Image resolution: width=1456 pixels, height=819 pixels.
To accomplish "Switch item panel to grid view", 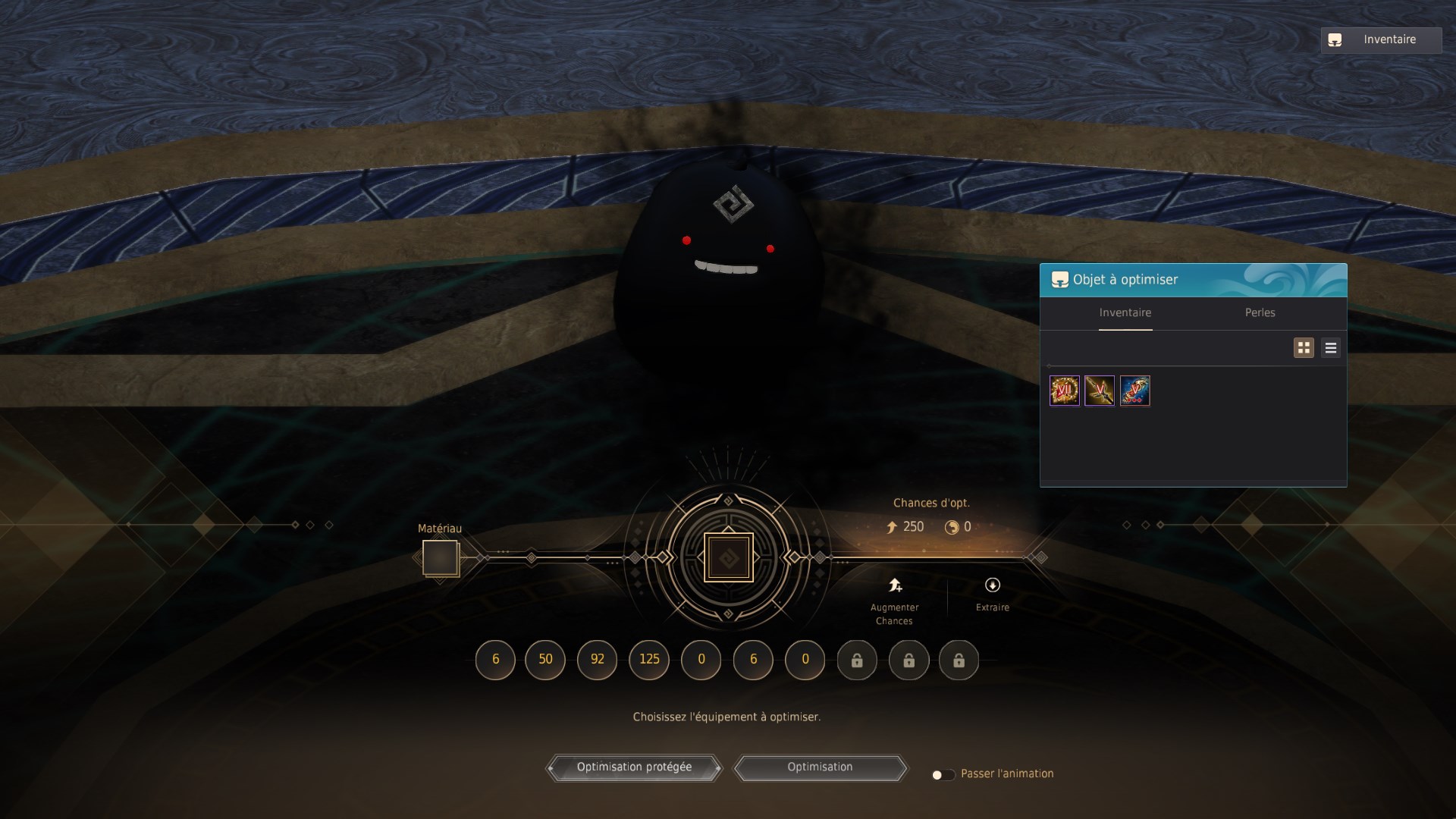I will [x=1304, y=348].
